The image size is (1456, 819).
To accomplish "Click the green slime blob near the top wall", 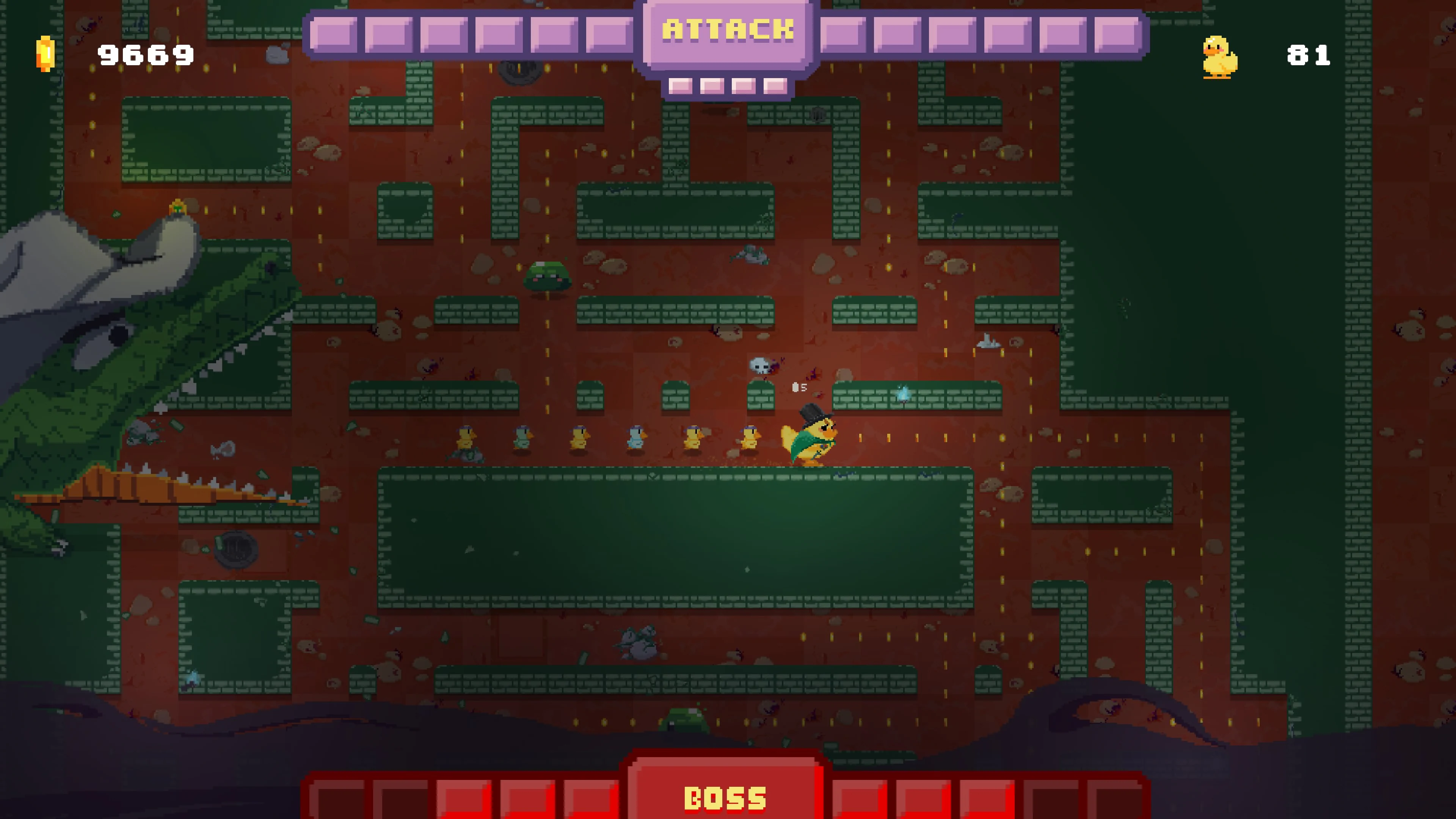I will pyautogui.click(x=547, y=276).
